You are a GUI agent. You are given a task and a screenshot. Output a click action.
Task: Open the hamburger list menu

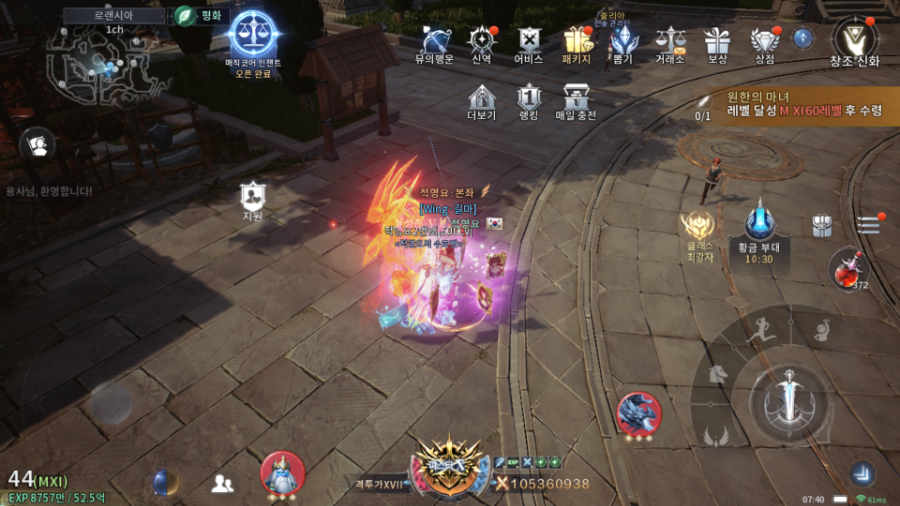868,226
